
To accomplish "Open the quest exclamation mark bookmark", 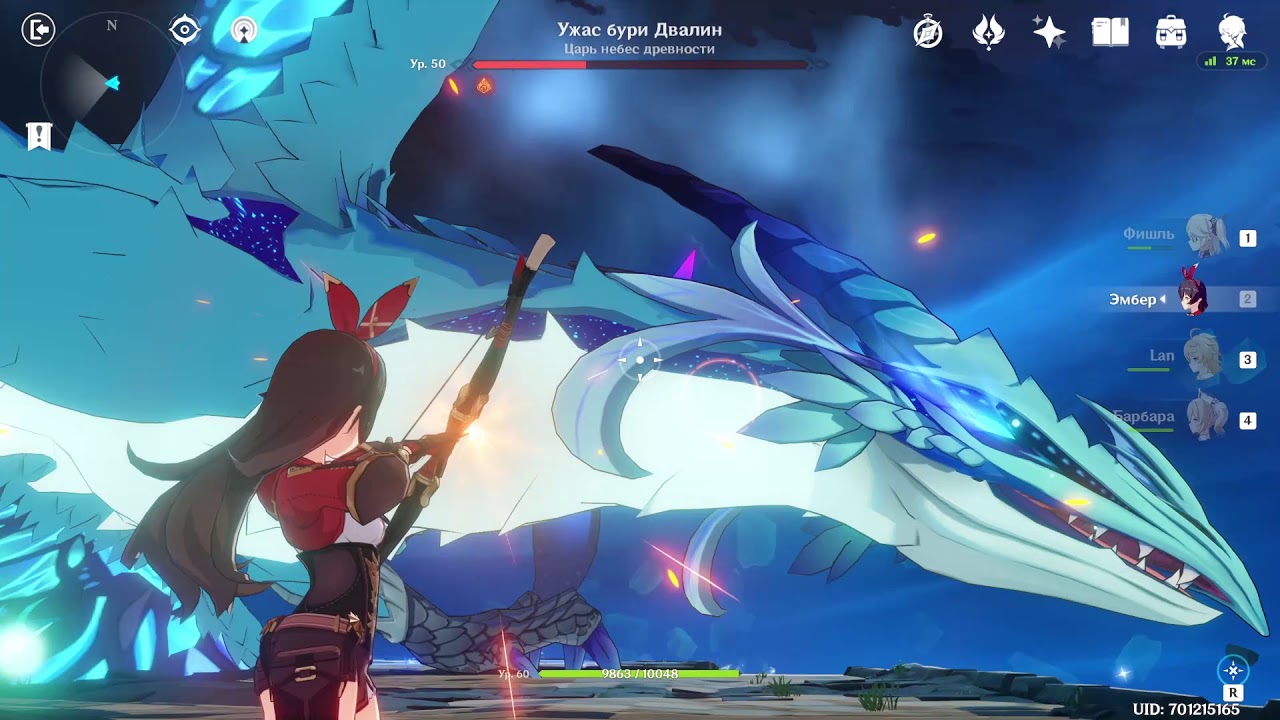I will (39, 136).
